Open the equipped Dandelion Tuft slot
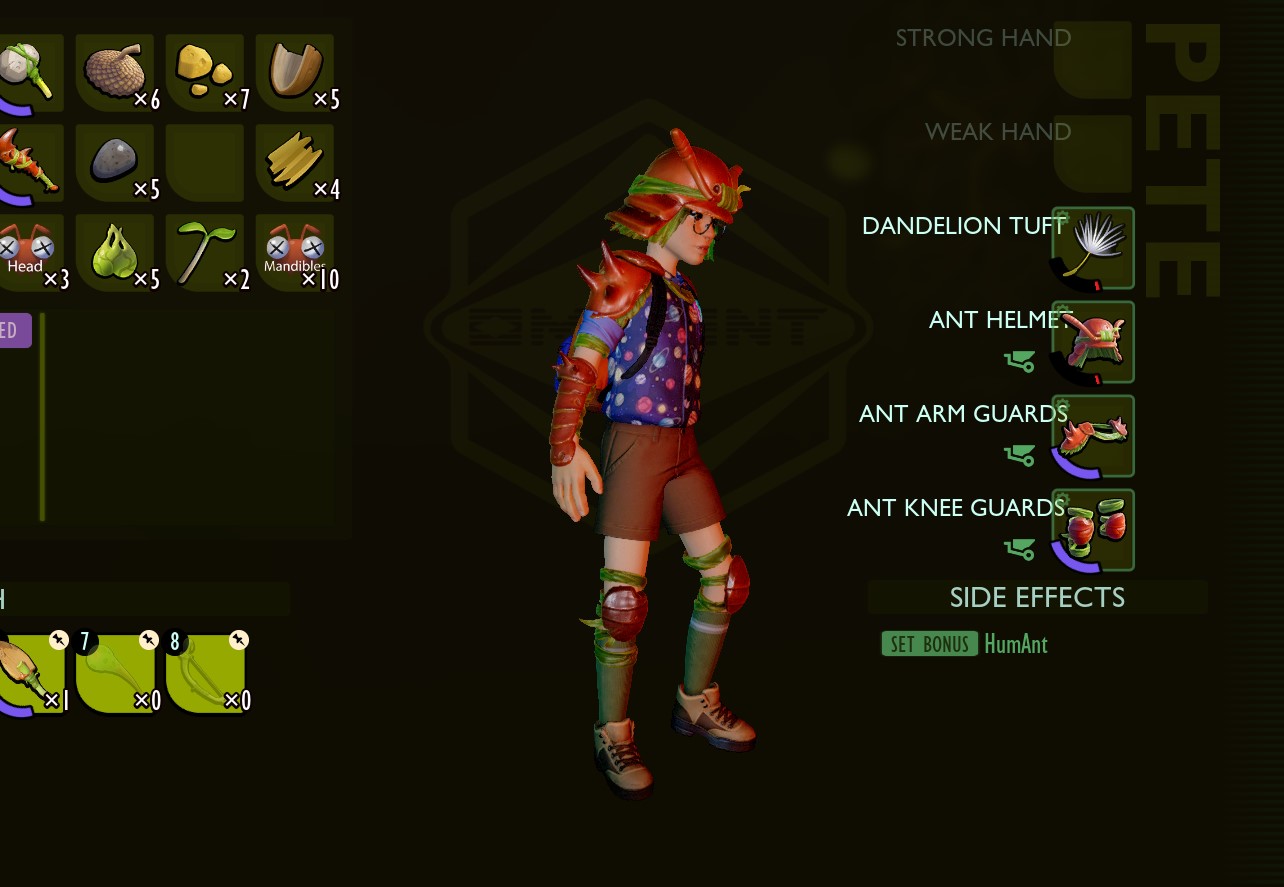Screen dimensions: 1284x887 (x=1093, y=248)
